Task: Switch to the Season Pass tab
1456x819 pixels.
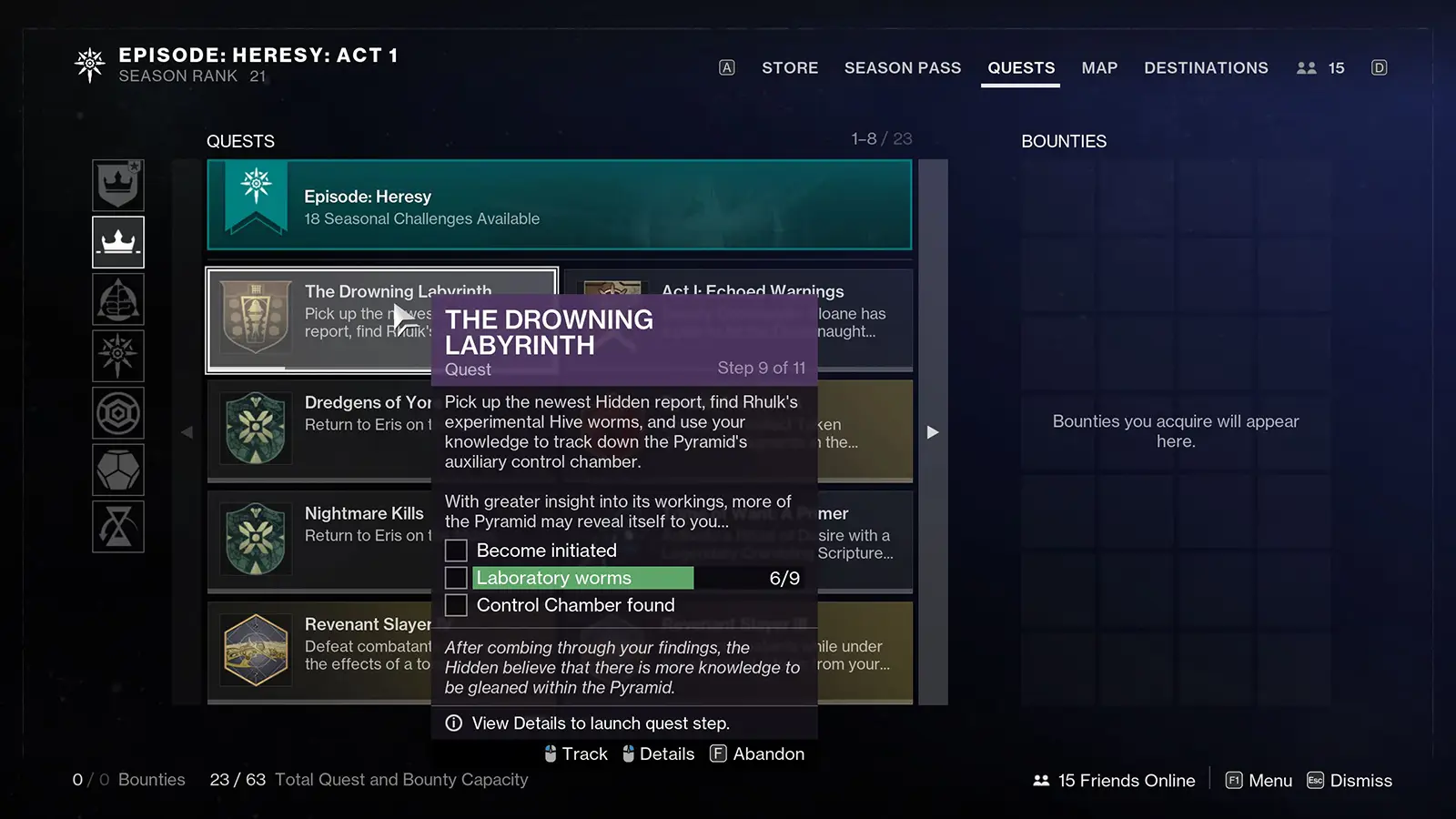Action: pyautogui.click(x=902, y=68)
